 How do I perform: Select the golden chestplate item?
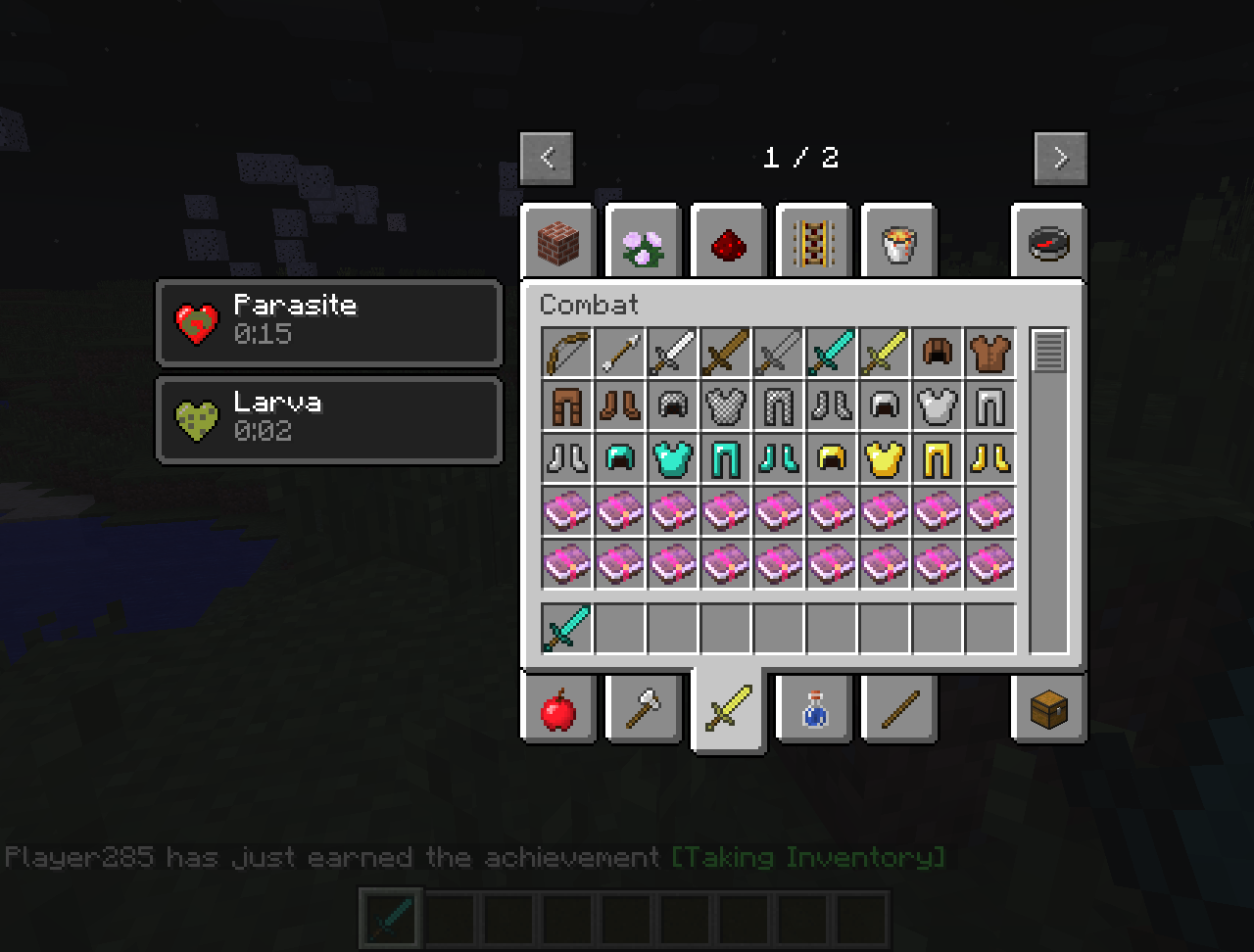(885, 458)
